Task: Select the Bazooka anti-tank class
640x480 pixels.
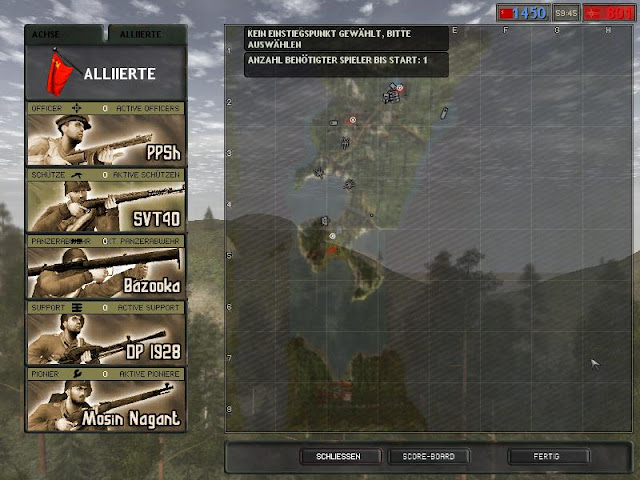Action: click(105, 271)
